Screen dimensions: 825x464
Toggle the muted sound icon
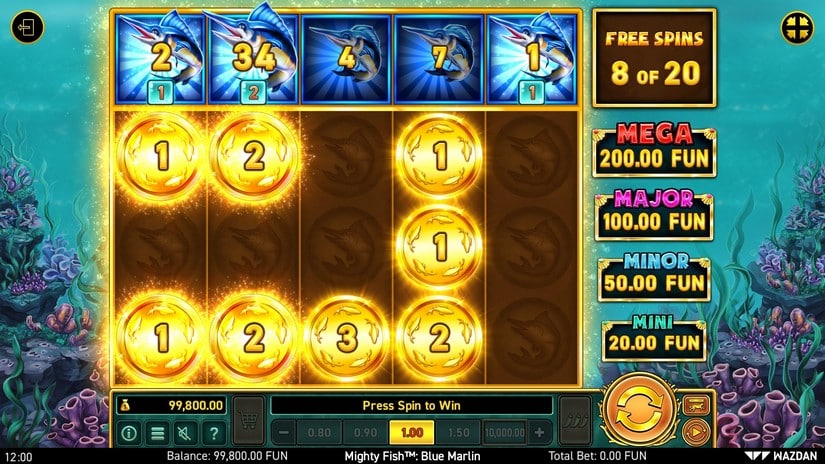pyautogui.click(x=185, y=433)
